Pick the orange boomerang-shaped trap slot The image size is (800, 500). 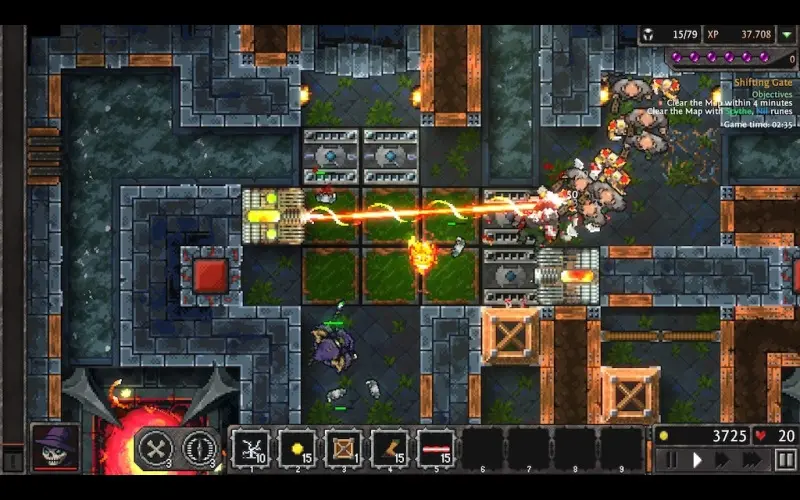390,447
